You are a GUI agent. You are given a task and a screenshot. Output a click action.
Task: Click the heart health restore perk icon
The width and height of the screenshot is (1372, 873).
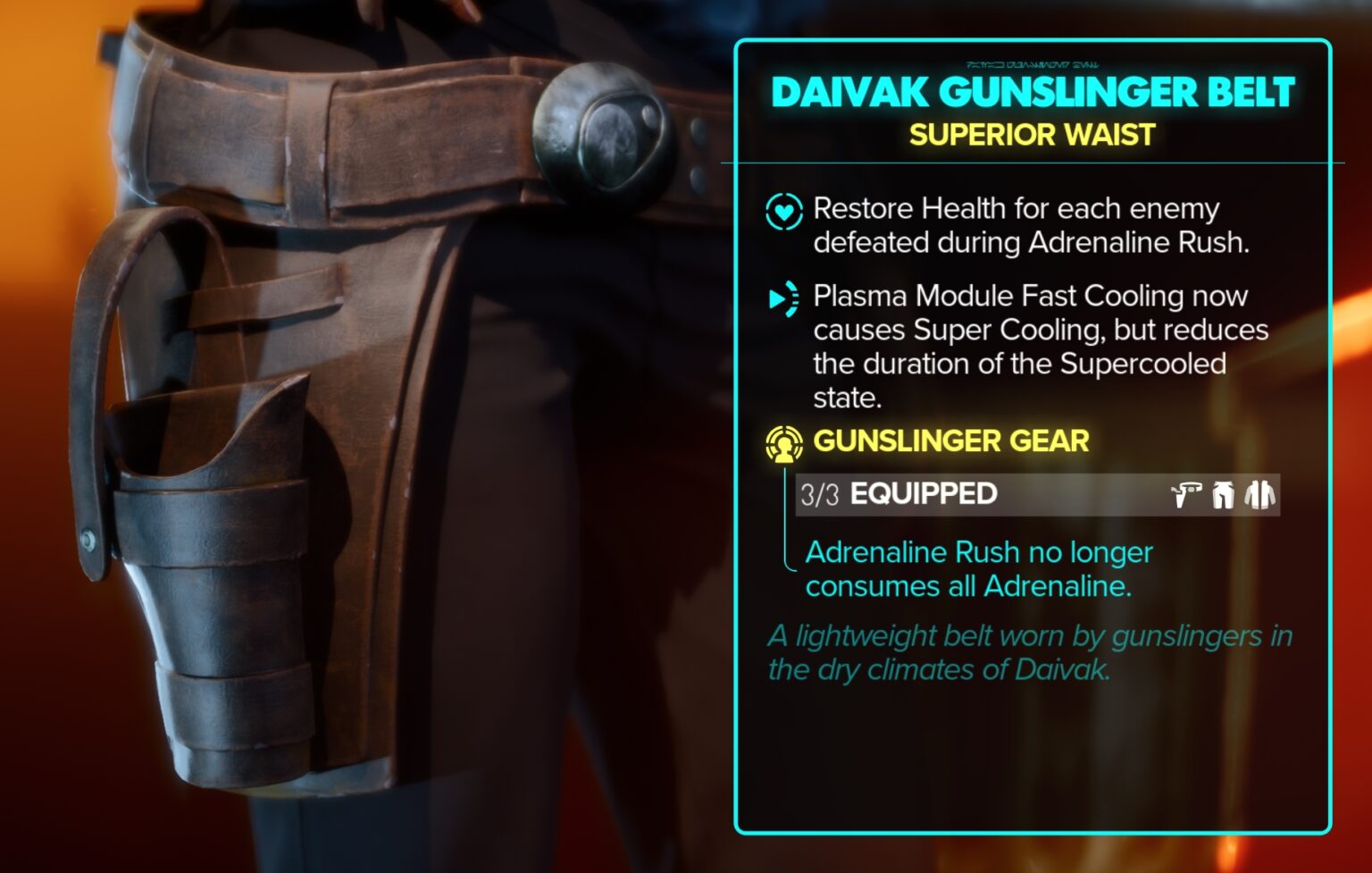point(782,211)
